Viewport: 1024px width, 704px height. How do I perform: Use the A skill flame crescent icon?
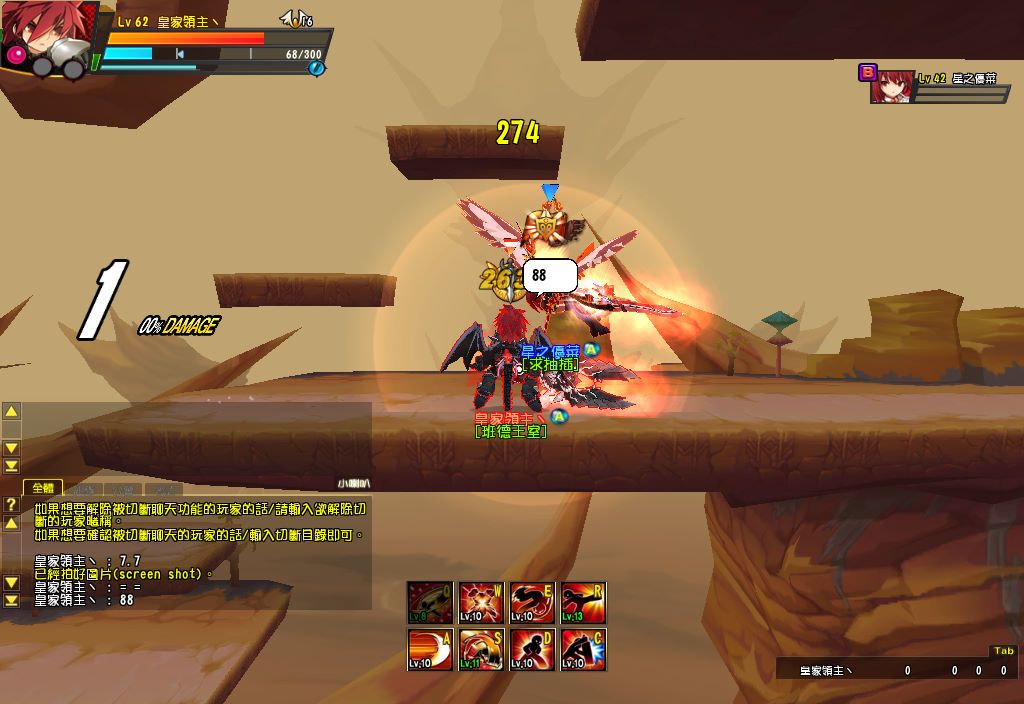tap(430, 650)
